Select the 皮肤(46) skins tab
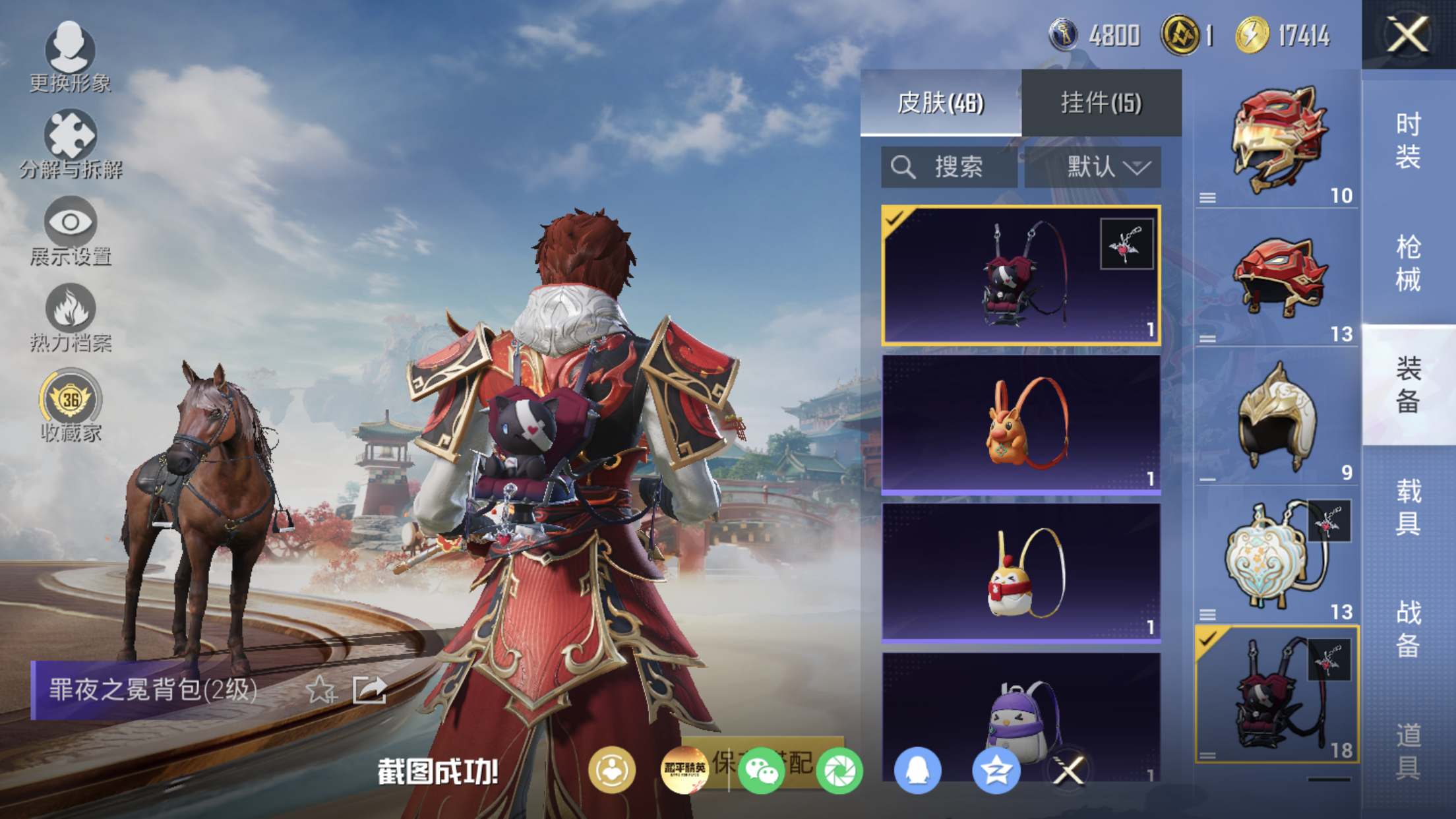 click(940, 103)
